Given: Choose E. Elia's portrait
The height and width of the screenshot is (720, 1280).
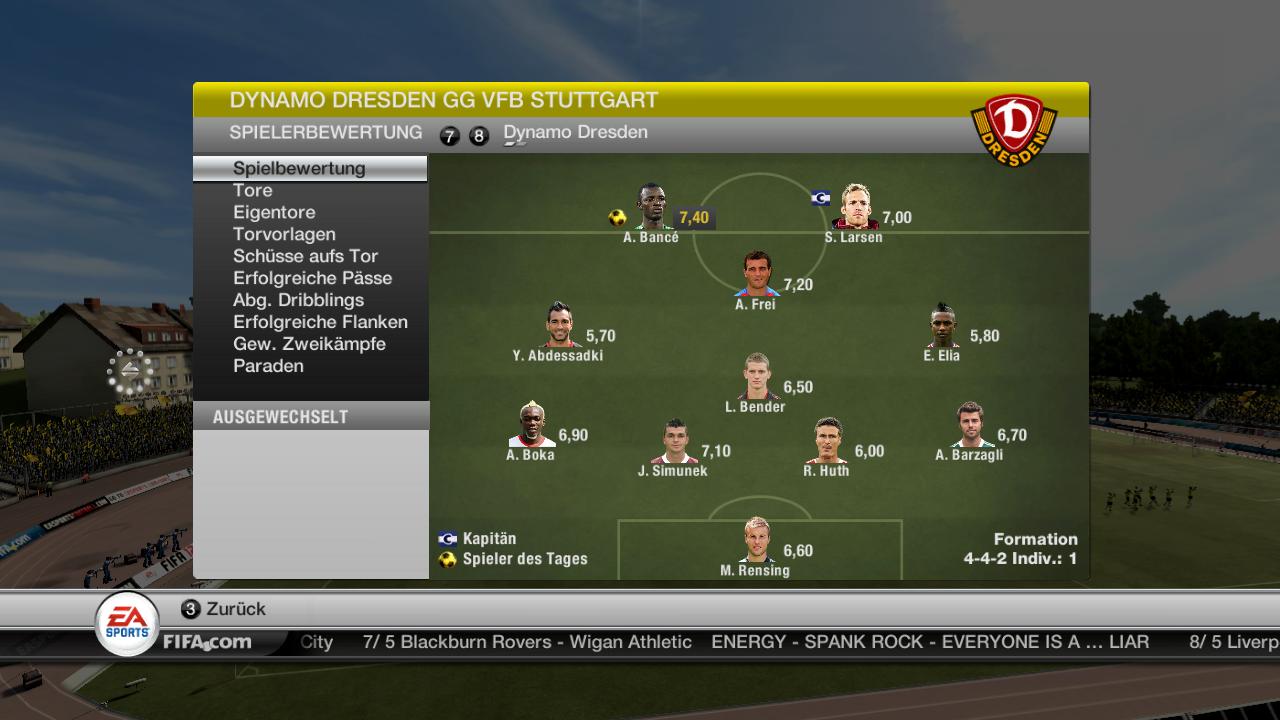Looking at the screenshot, I should [x=943, y=325].
